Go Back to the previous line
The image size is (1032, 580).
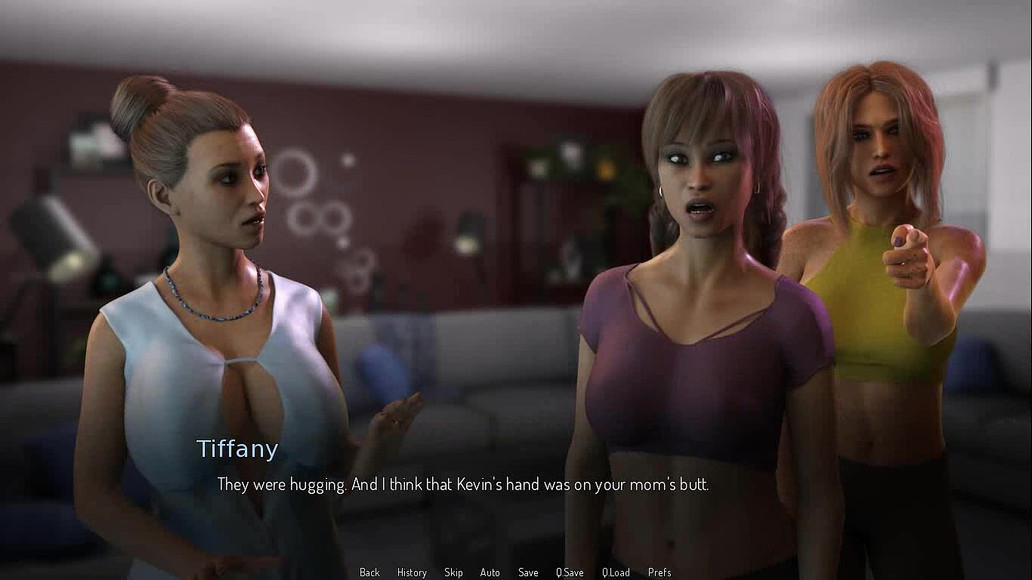(369, 572)
